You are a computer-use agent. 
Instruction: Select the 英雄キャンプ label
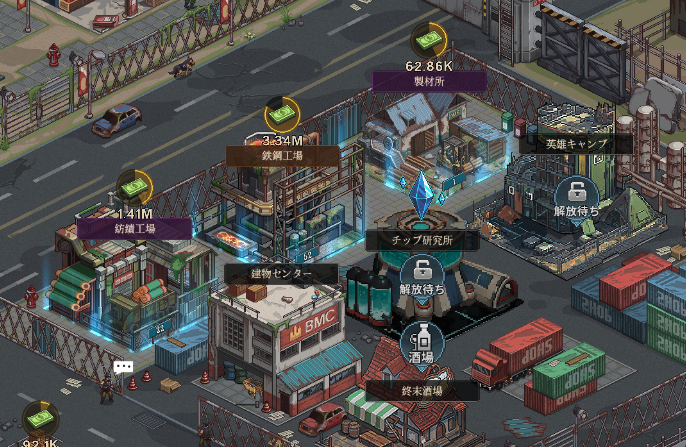(575, 143)
